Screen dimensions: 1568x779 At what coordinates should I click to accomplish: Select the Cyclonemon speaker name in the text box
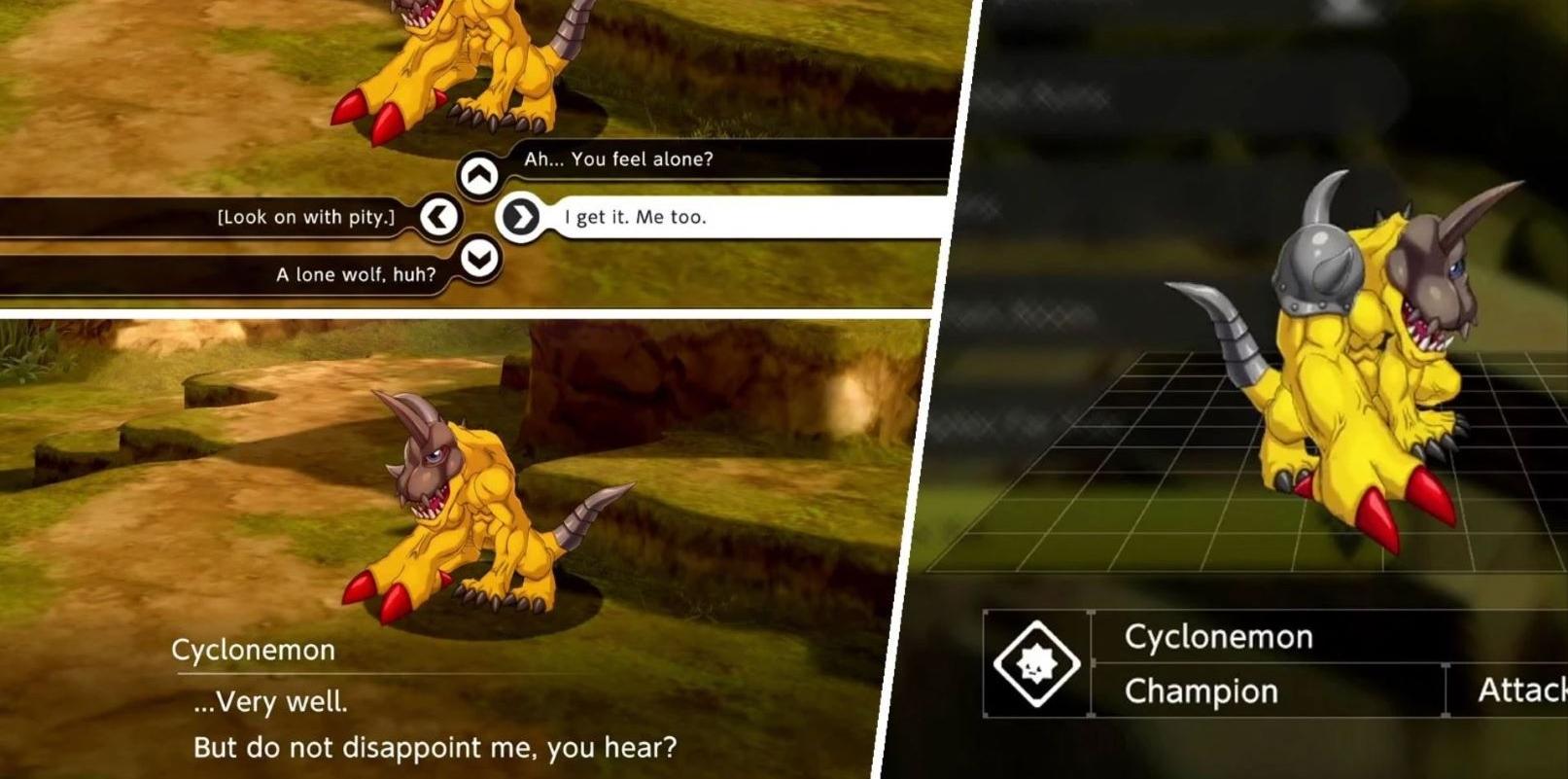pyautogui.click(x=255, y=650)
